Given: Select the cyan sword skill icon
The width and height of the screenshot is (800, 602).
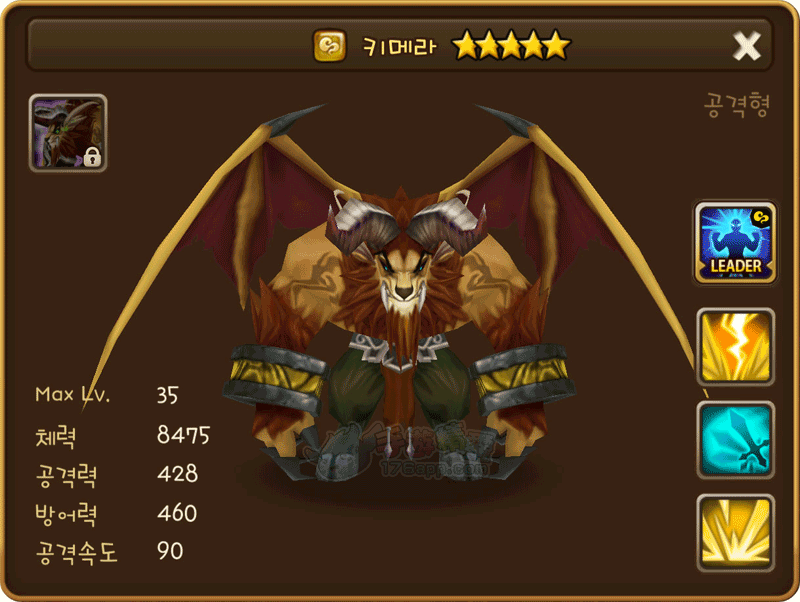Looking at the screenshot, I should (x=735, y=440).
